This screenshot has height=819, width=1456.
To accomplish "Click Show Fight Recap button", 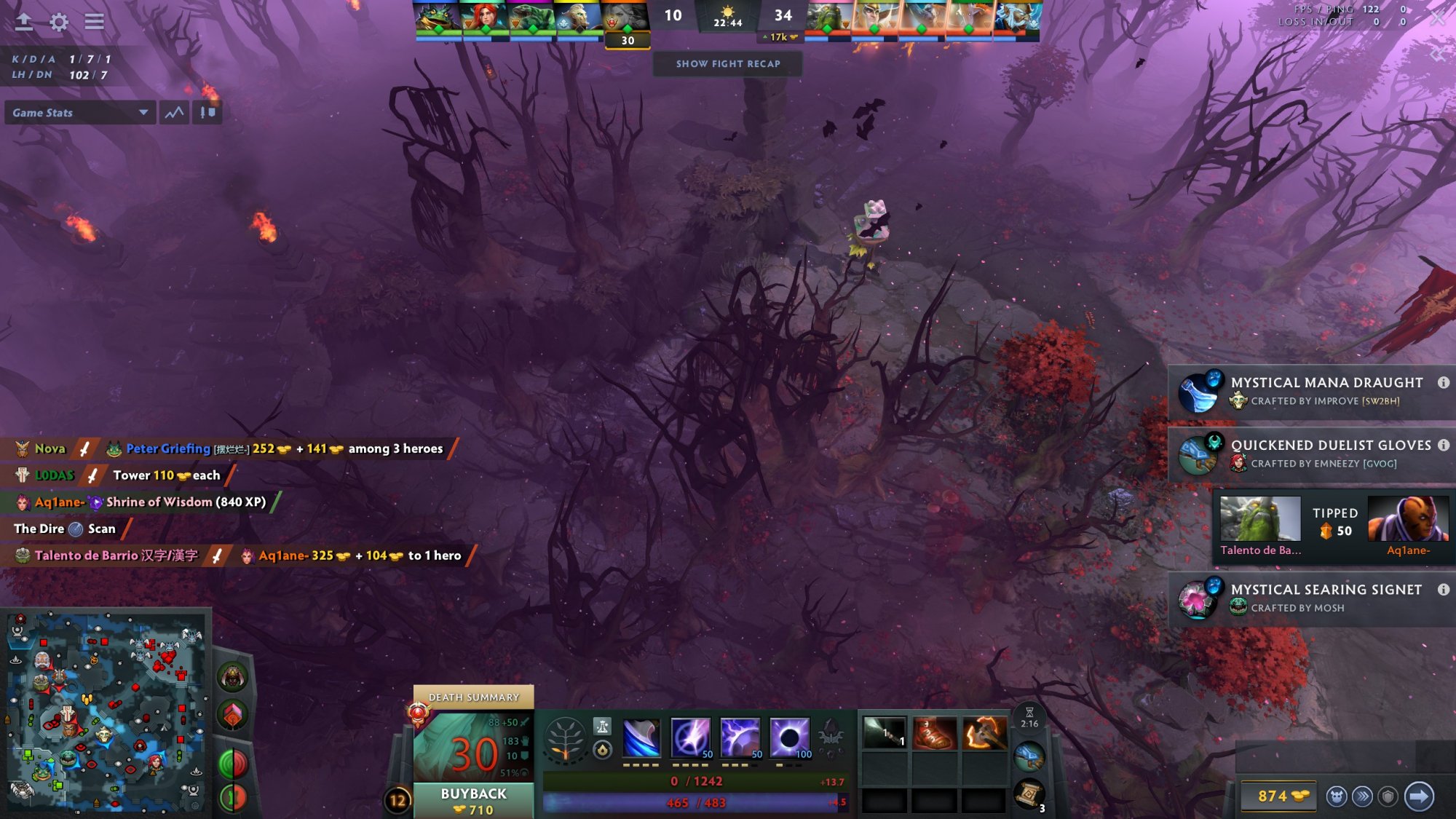I will point(728,64).
